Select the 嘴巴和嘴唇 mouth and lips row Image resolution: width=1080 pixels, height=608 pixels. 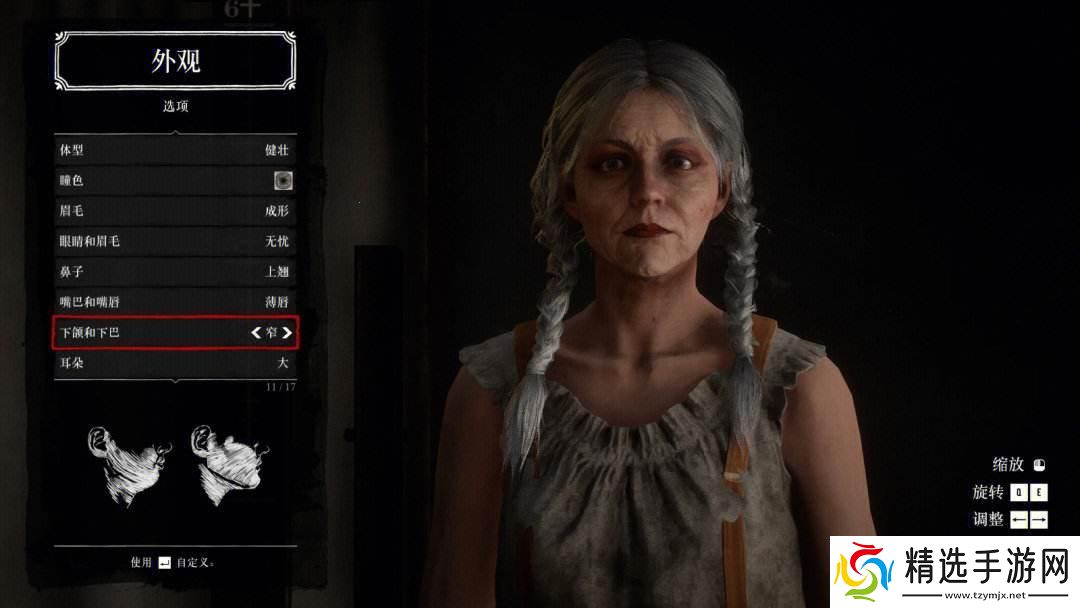[x=174, y=301]
